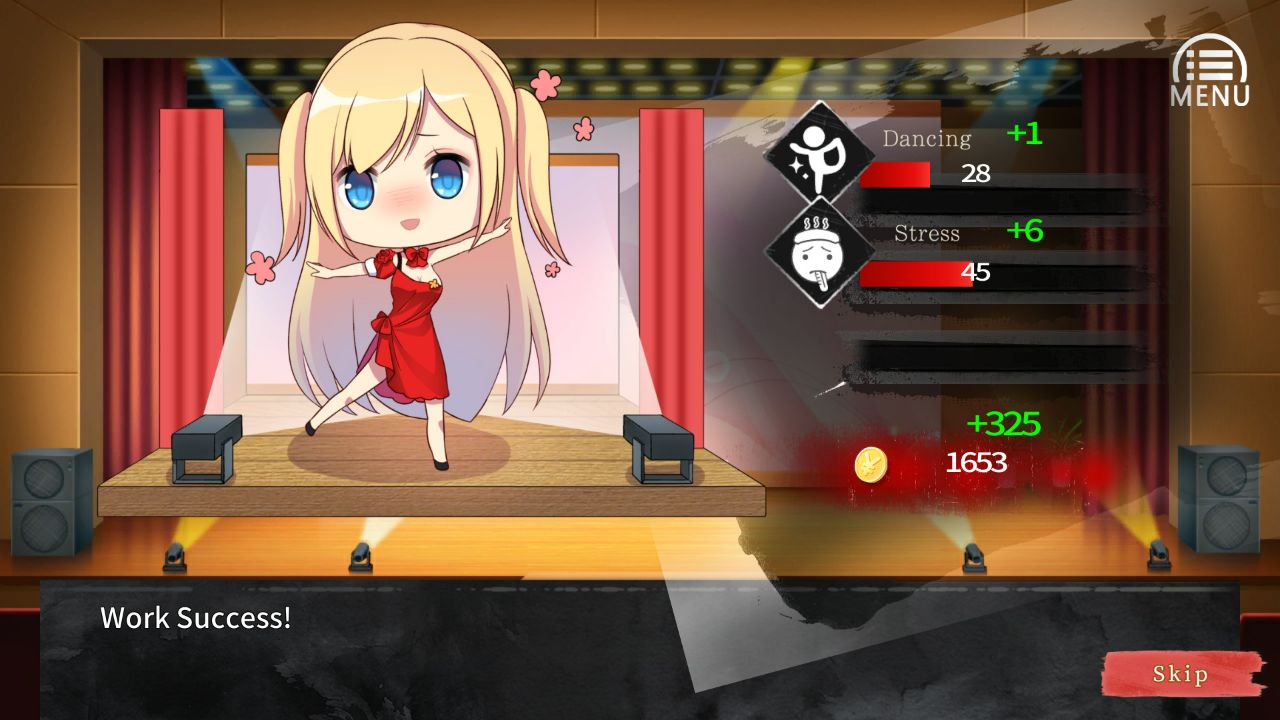1280x720 pixels.
Task: Click the Work Success! message text
Action: point(194,618)
